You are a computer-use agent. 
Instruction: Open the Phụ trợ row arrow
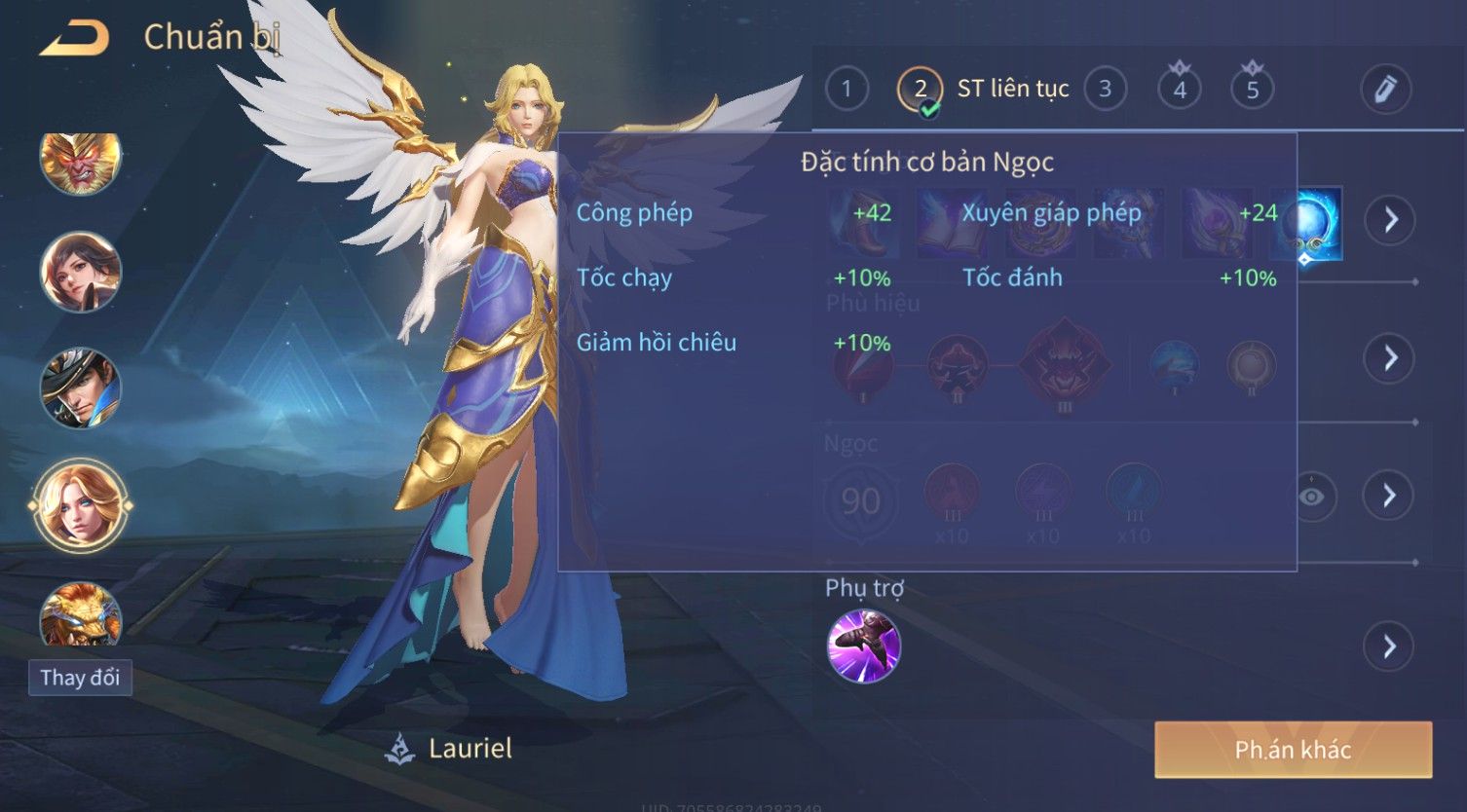coord(1389,646)
